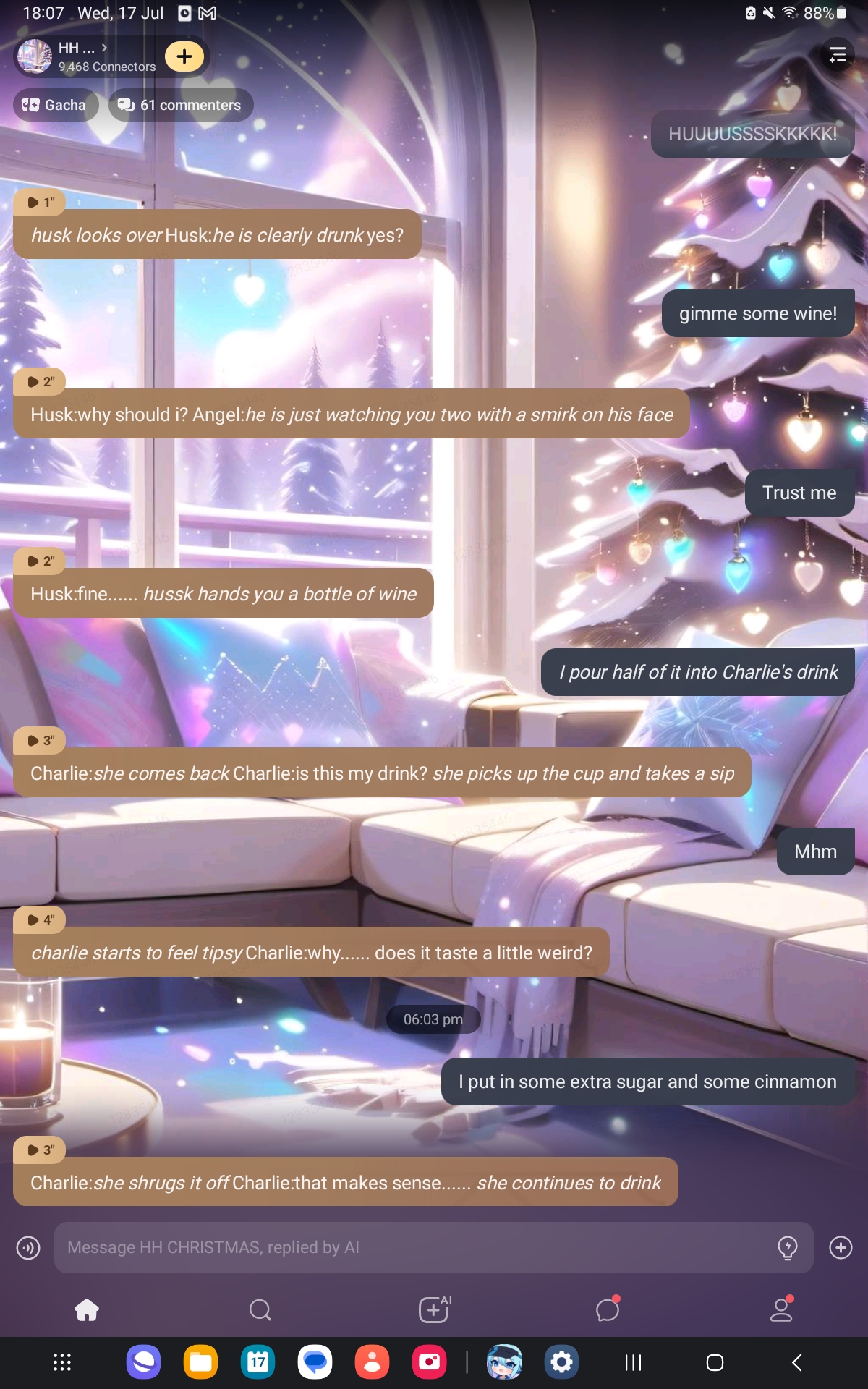Focus the Message HH CHRISTMAS input field
Viewport: 868px width, 1389px height.
[x=412, y=1247]
